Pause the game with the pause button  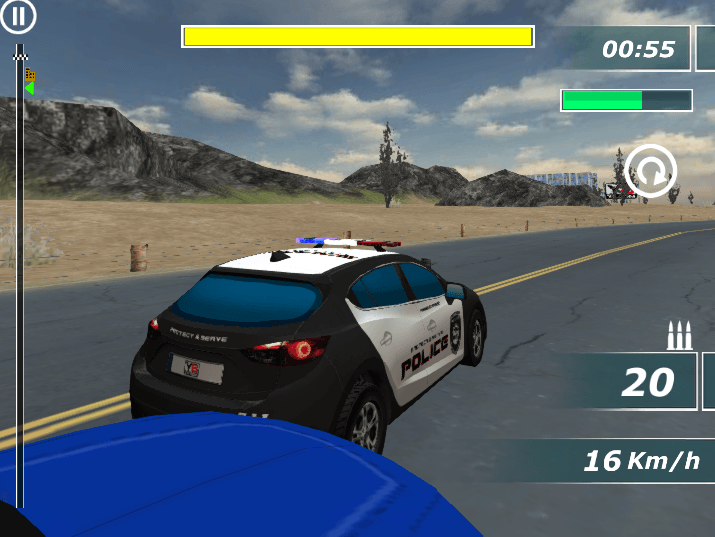tap(19, 15)
